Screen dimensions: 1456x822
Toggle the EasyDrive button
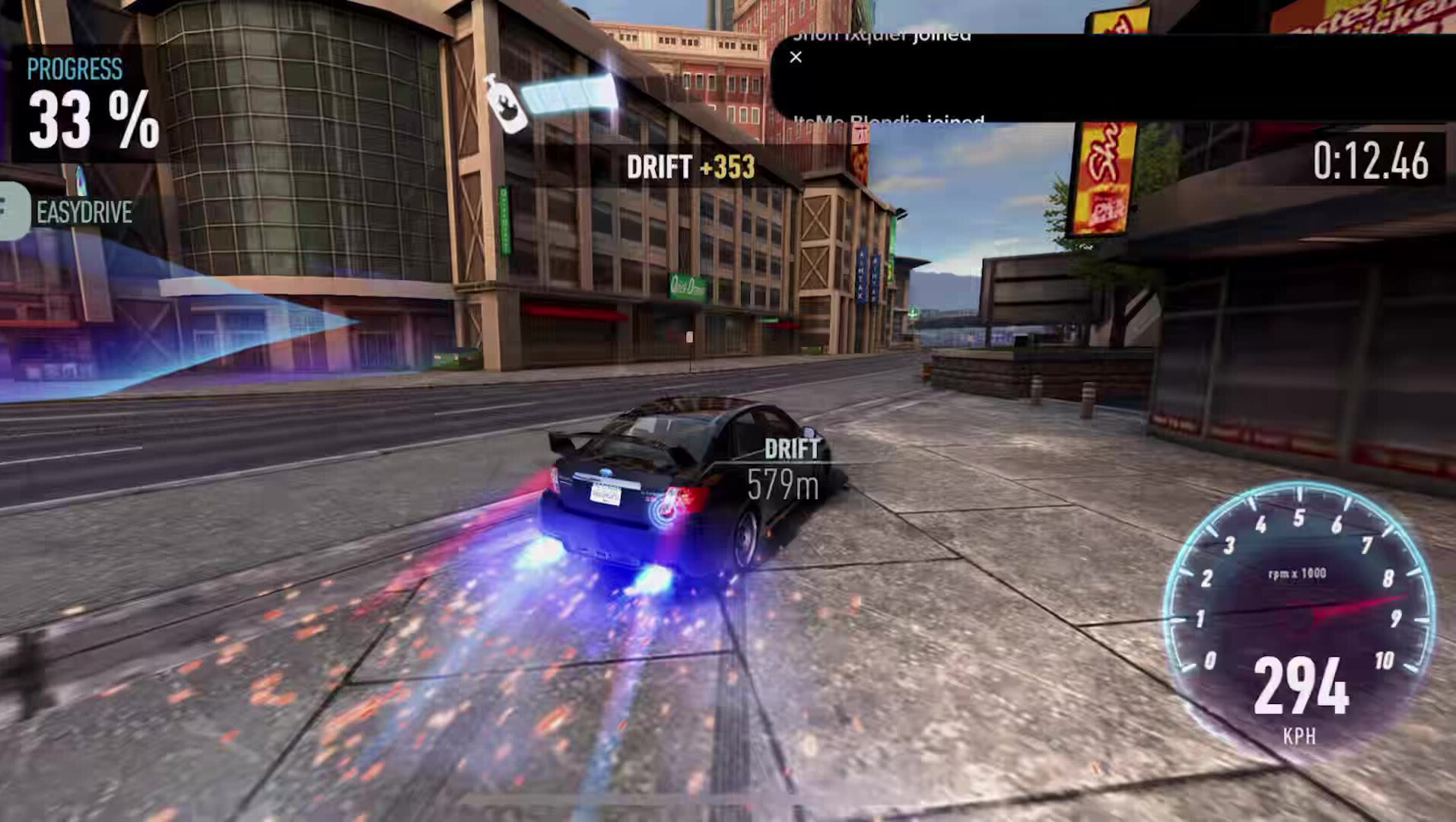tap(14, 211)
